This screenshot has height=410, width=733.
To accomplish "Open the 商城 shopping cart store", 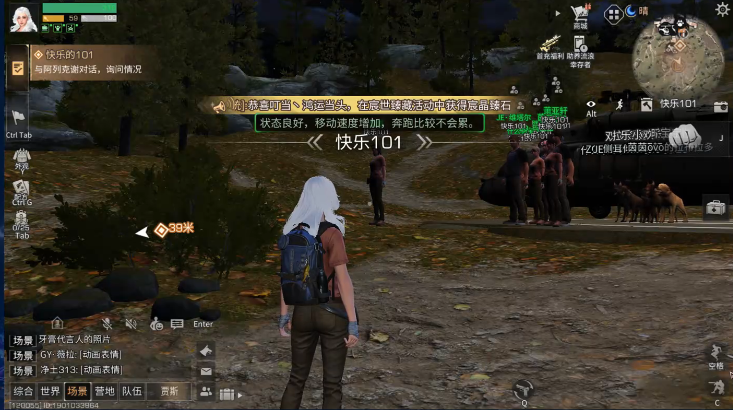I will tap(580, 16).
